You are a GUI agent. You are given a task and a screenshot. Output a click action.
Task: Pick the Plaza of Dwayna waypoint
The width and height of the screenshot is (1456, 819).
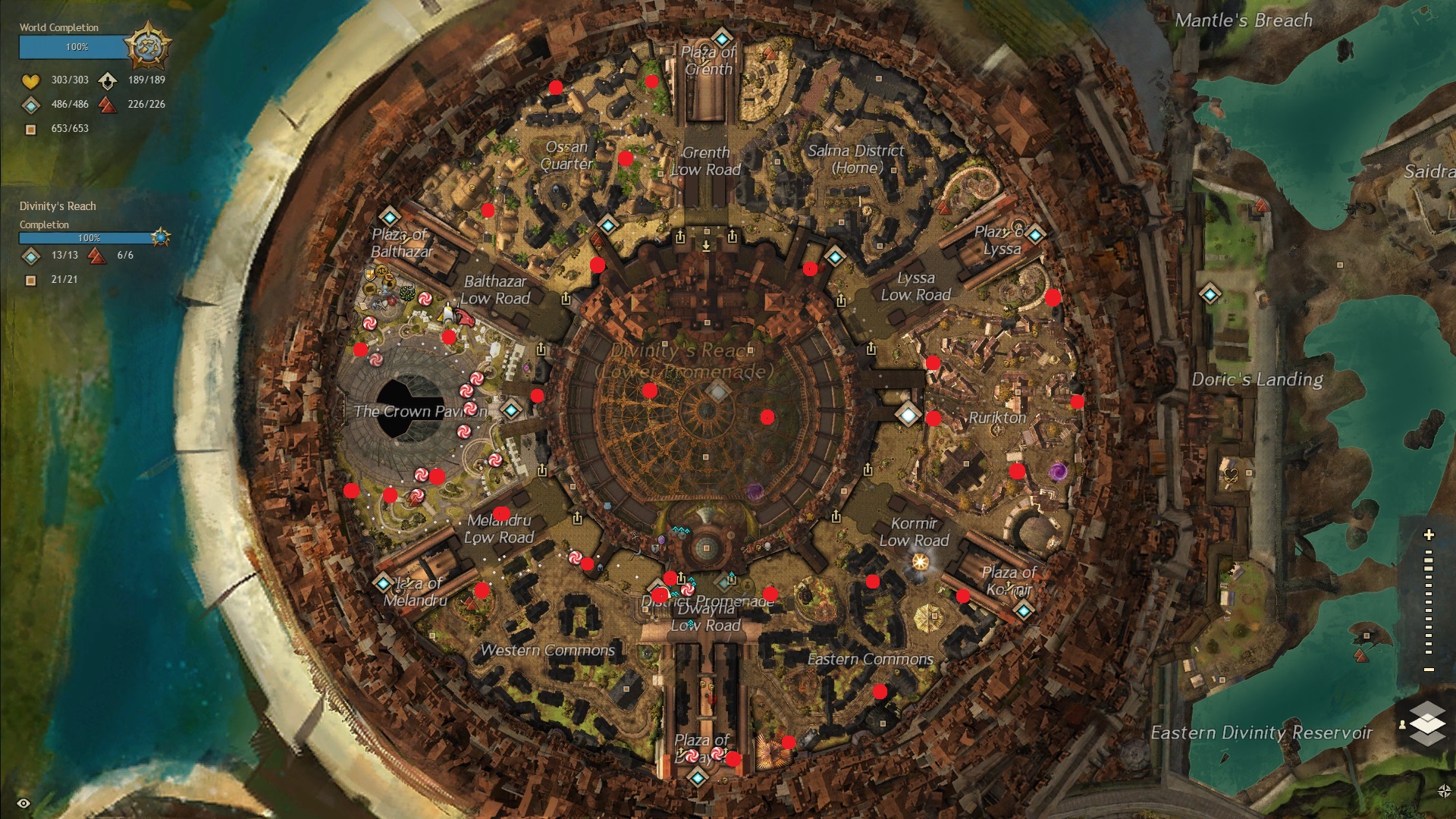coord(698,777)
